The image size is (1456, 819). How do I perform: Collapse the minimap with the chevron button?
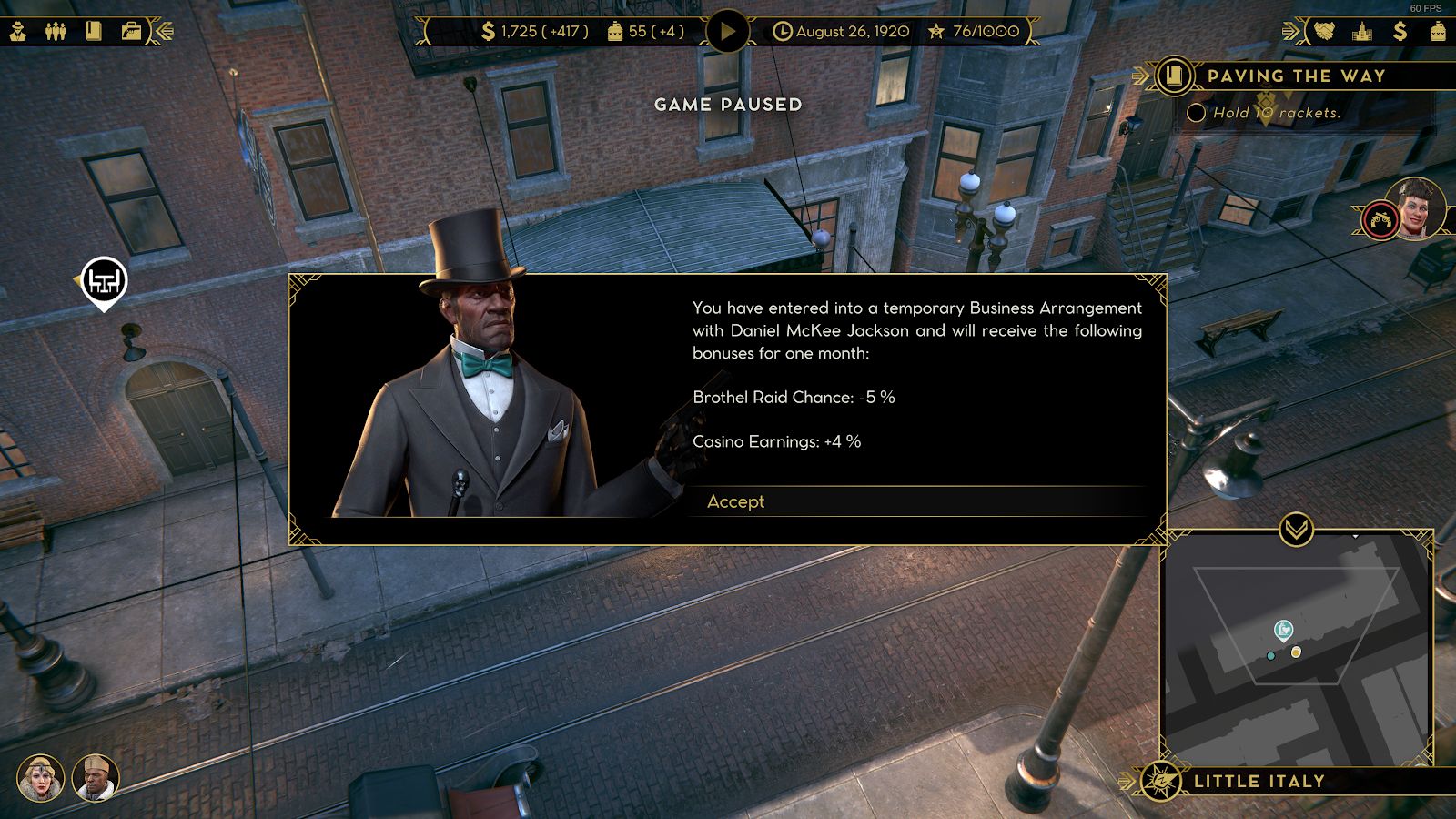pyautogui.click(x=1296, y=529)
